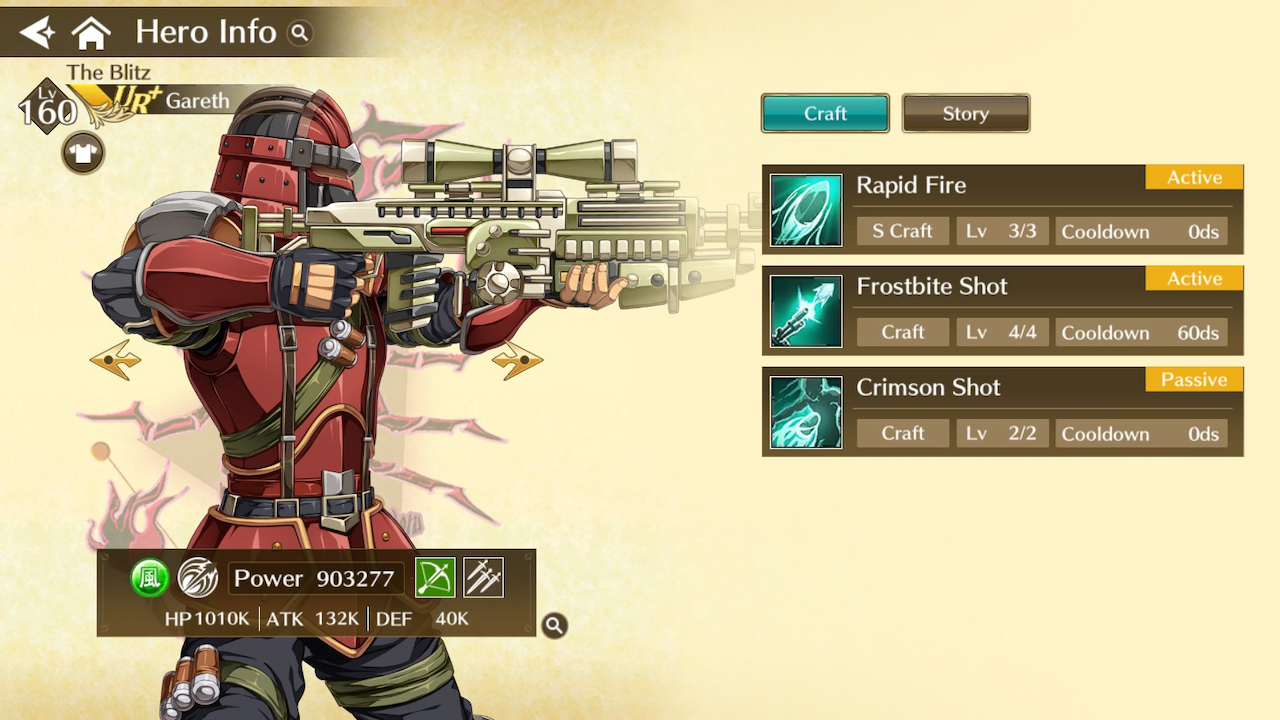This screenshot has height=720, width=1280.
Task: Show the previous hero with left arrow
Action: (115, 360)
